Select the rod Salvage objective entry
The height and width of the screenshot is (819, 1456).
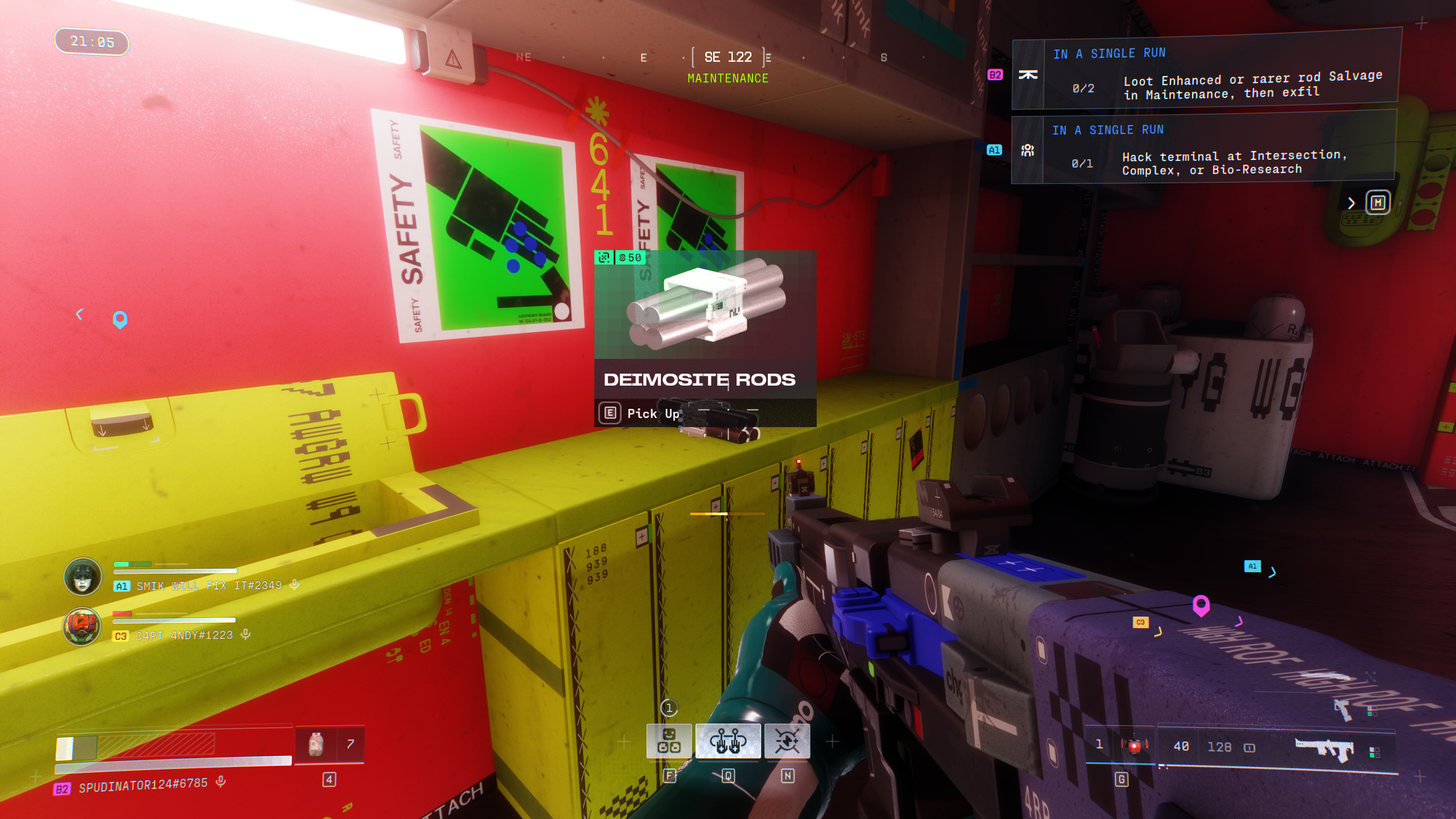pos(1206,74)
